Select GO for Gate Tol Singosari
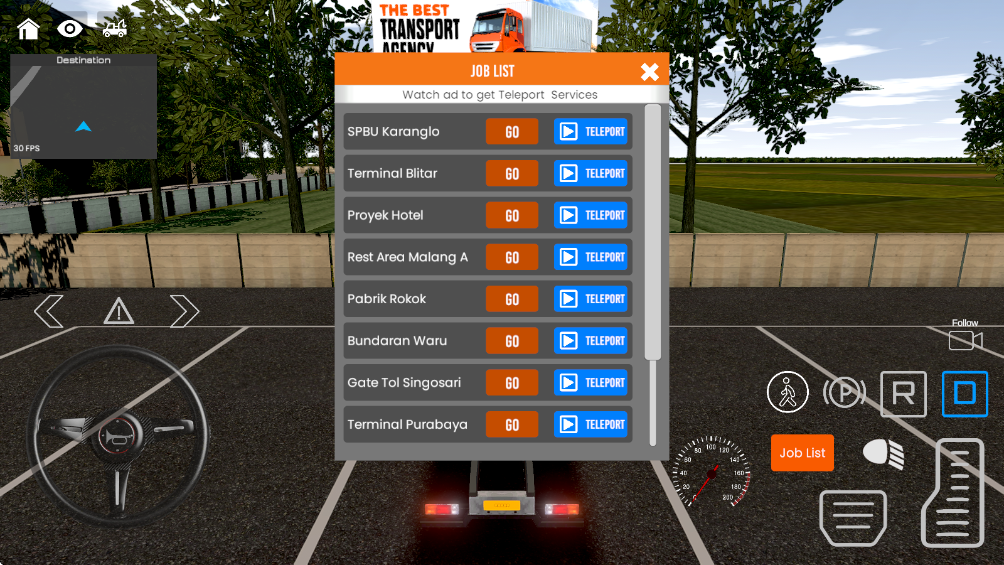This screenshot has width=1004, height=565. [x=512, y=383]
